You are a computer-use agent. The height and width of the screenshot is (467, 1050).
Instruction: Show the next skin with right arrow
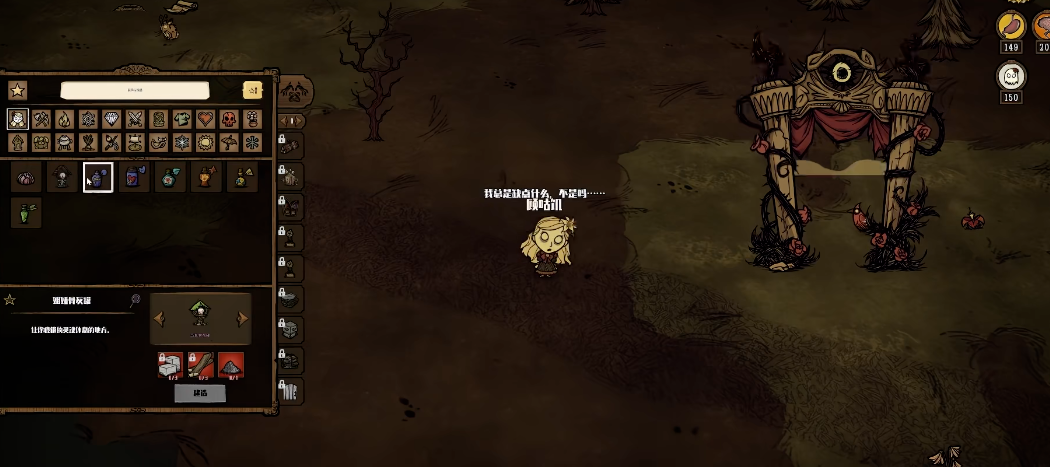pos(242,319)
